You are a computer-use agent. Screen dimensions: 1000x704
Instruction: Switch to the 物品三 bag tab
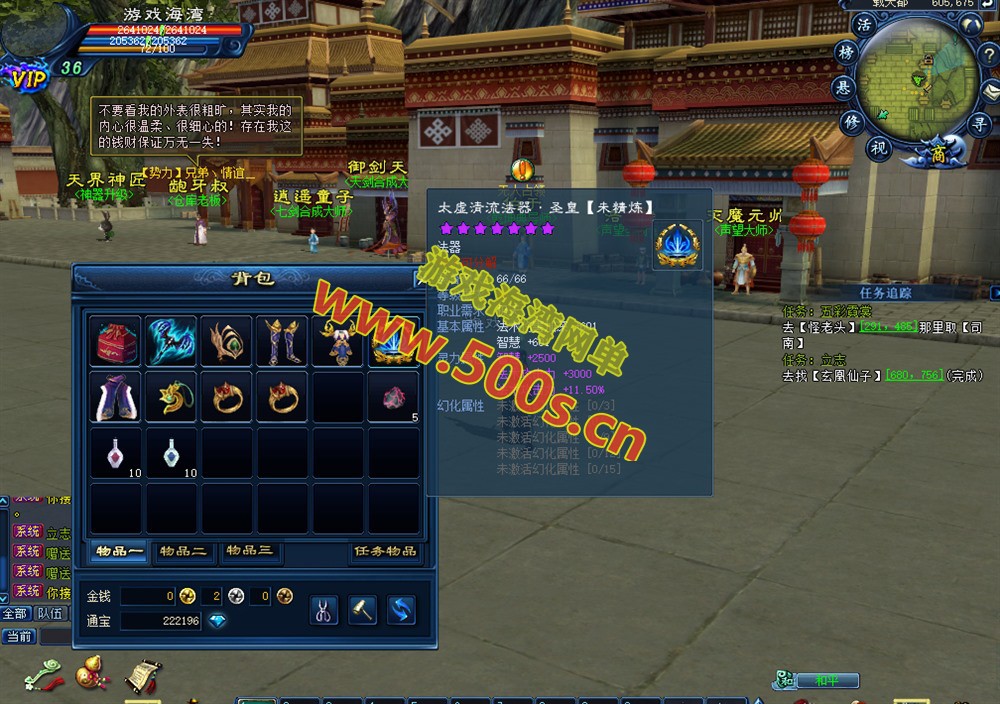(x=248, y=551)
